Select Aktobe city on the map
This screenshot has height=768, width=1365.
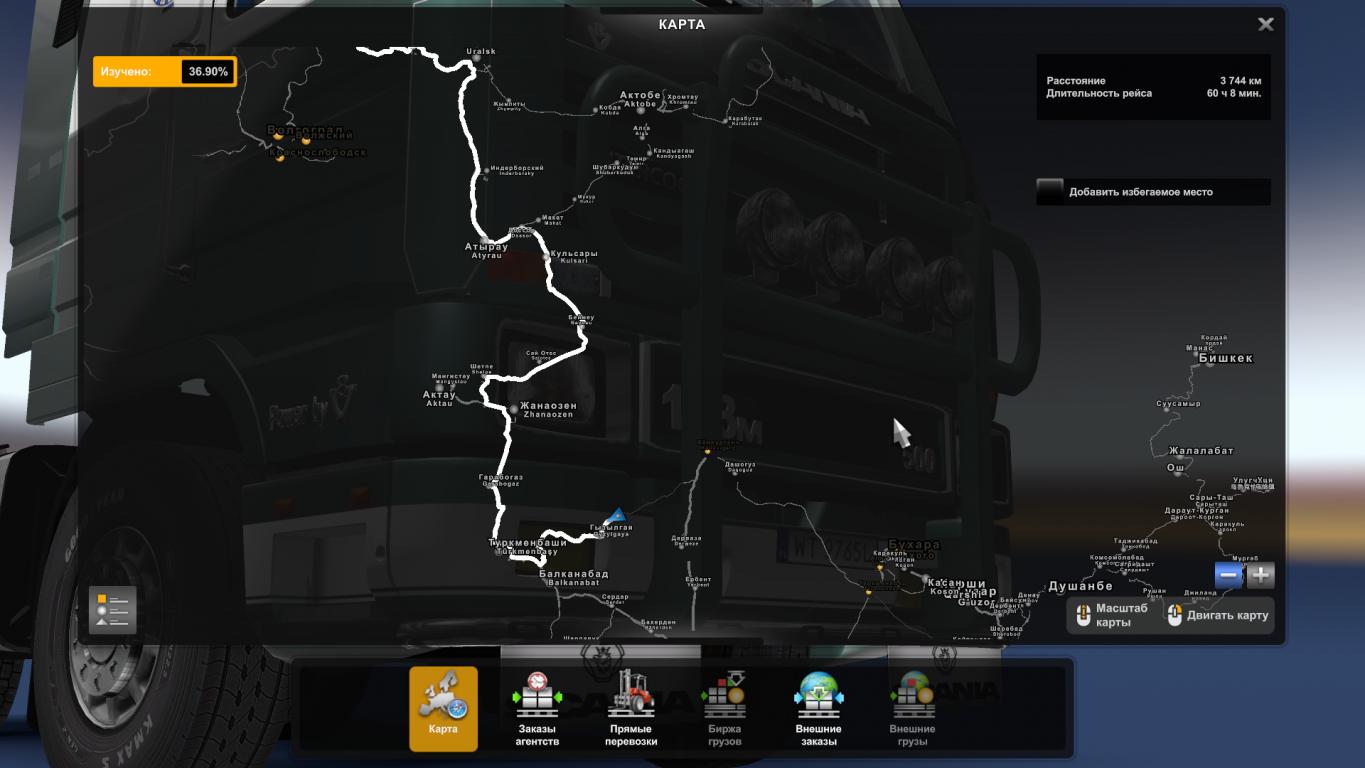click(x=640, y=99)
